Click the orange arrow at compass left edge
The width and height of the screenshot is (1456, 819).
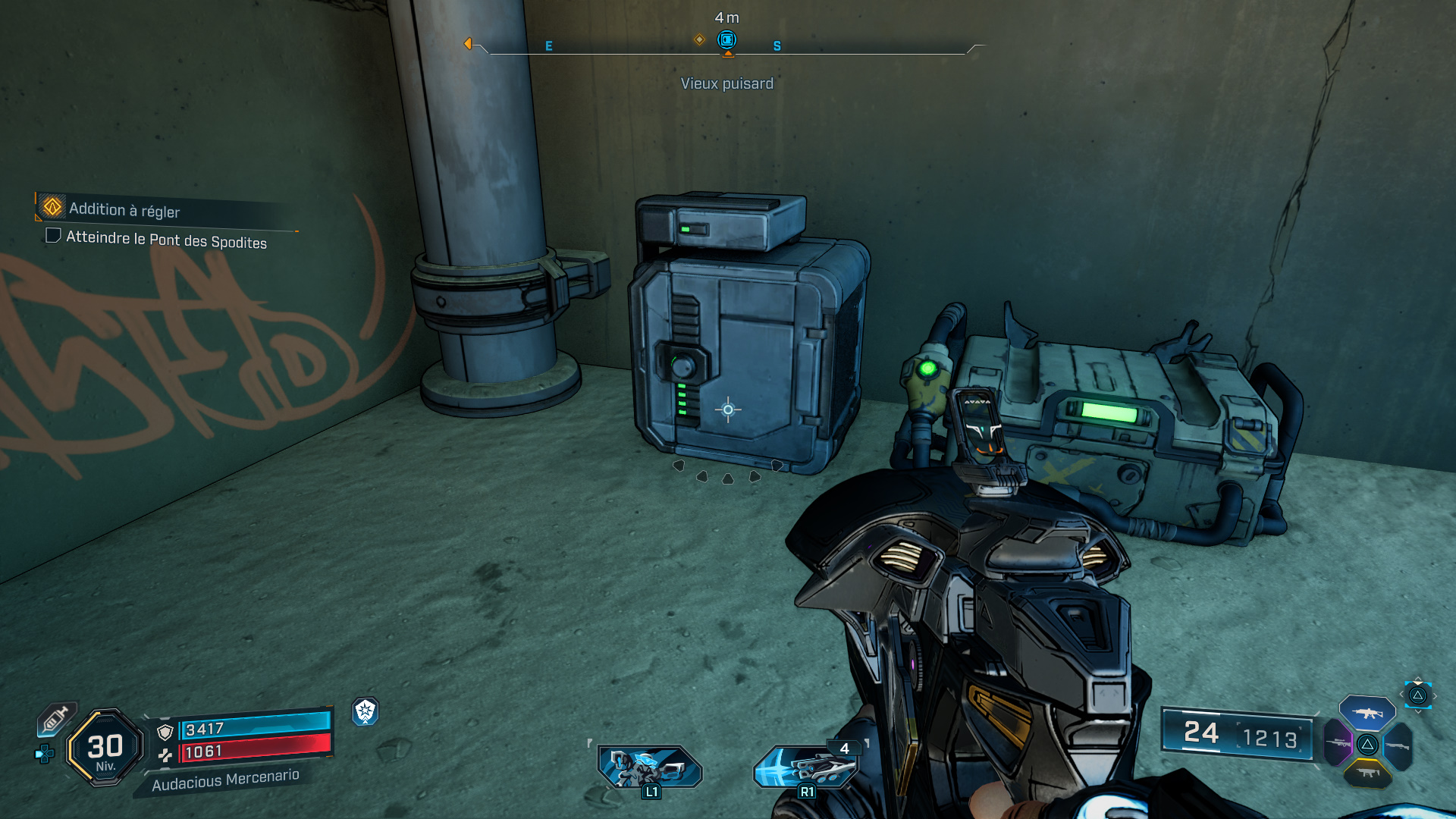coord(468,44)
